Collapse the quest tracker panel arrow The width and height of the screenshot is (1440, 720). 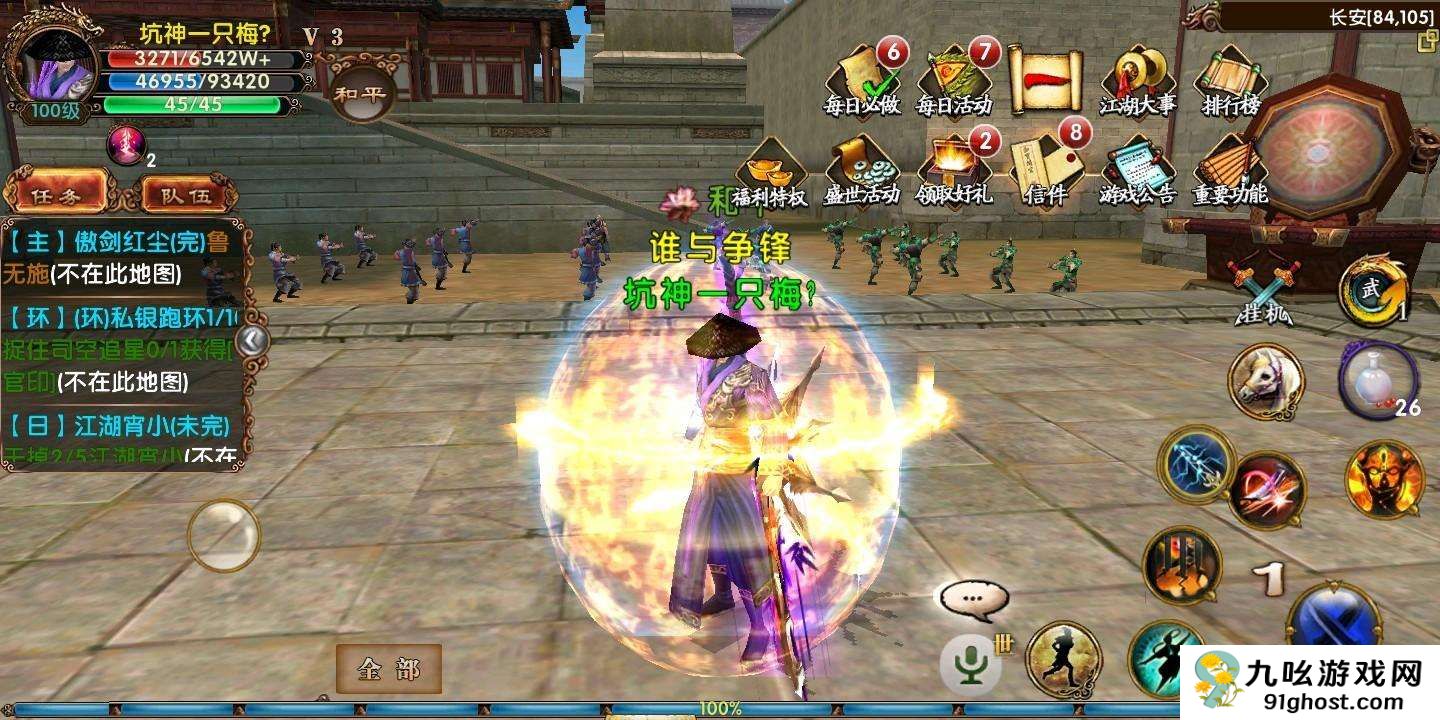tap(253, 341)
